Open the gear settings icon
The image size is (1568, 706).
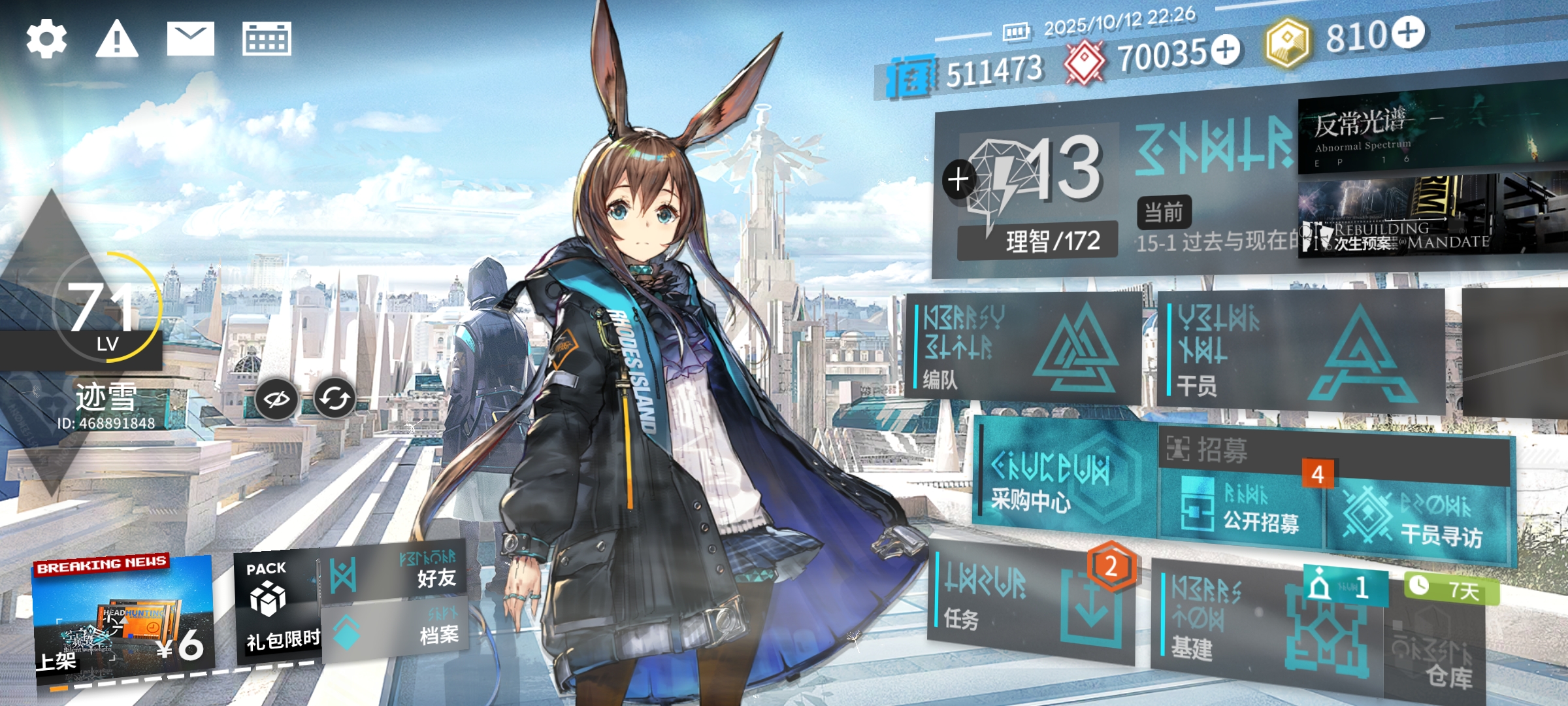pos(46,39)
